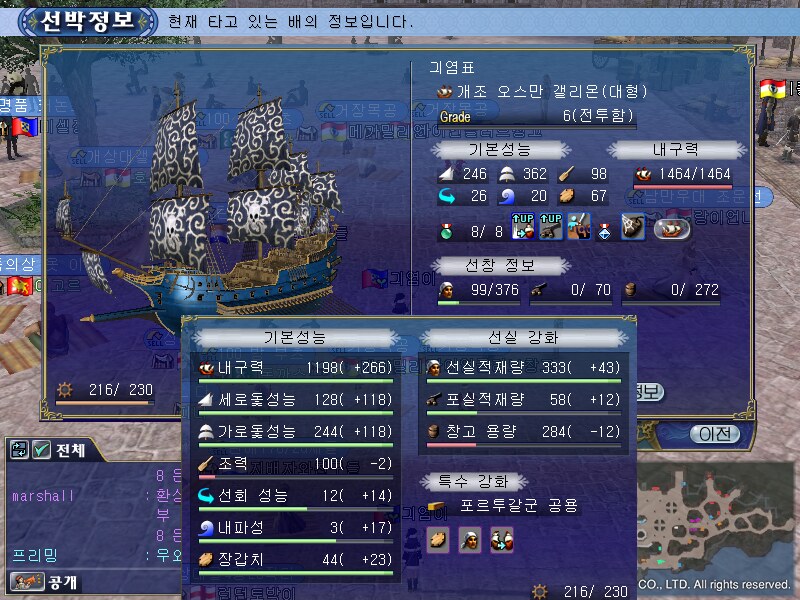Switch to the 전체 chat tab
Image resolution: width=800 pixels, height=600 pixels.
(x=68, y=451)
